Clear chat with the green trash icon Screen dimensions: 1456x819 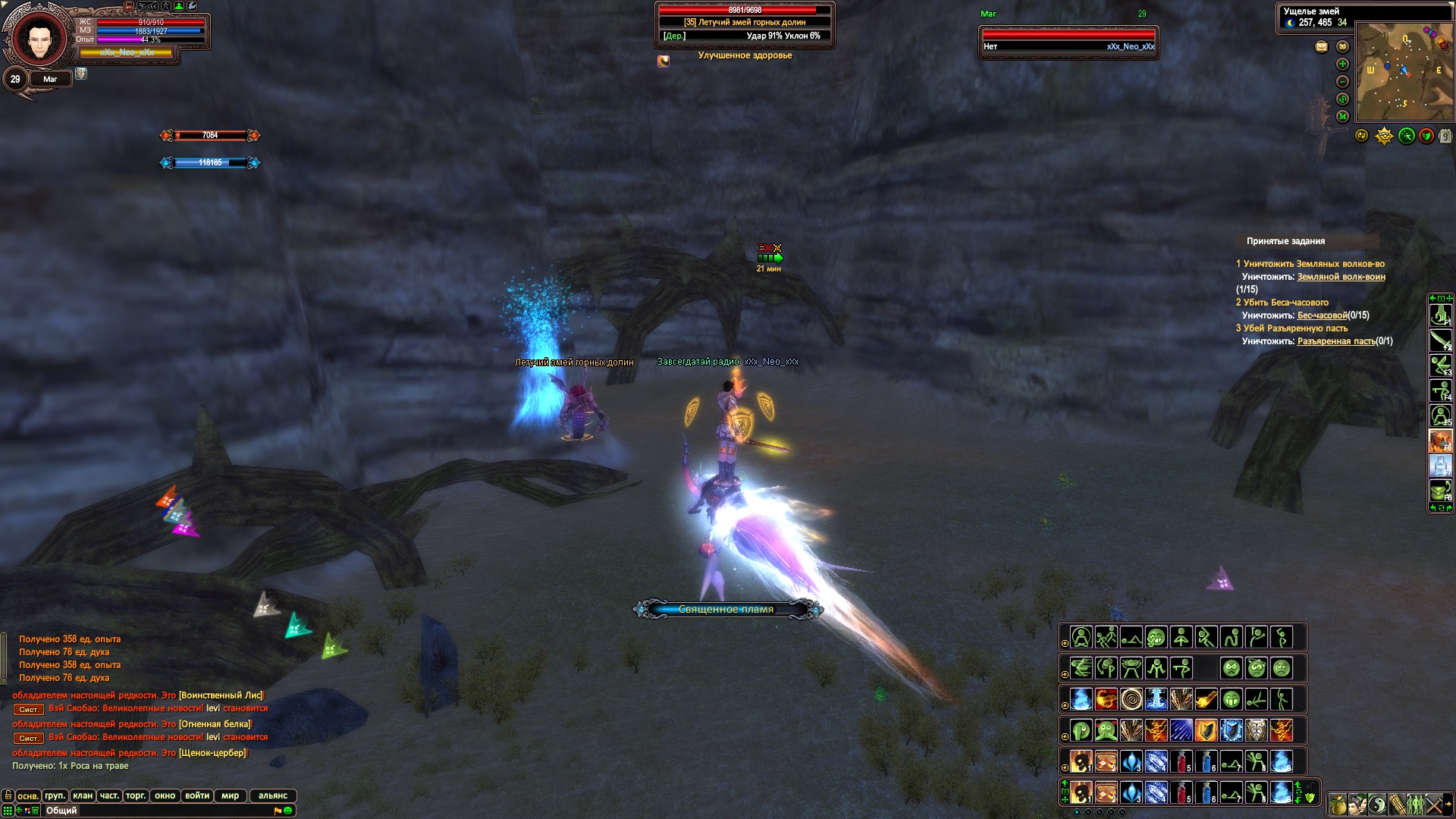click(x=36, y=811)
